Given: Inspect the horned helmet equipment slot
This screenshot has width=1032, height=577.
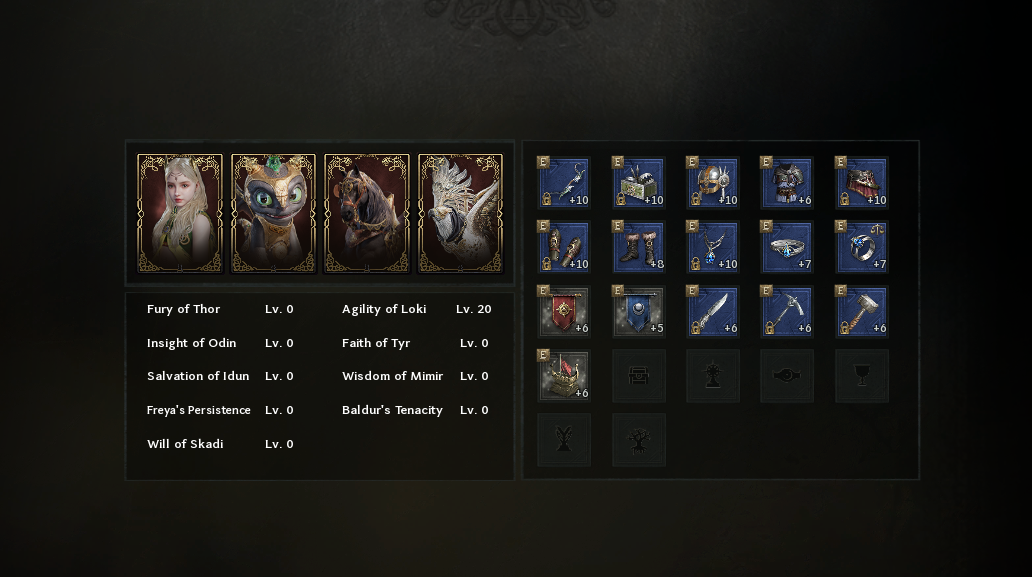Looking at the screenshot, I should click(712, 183).
